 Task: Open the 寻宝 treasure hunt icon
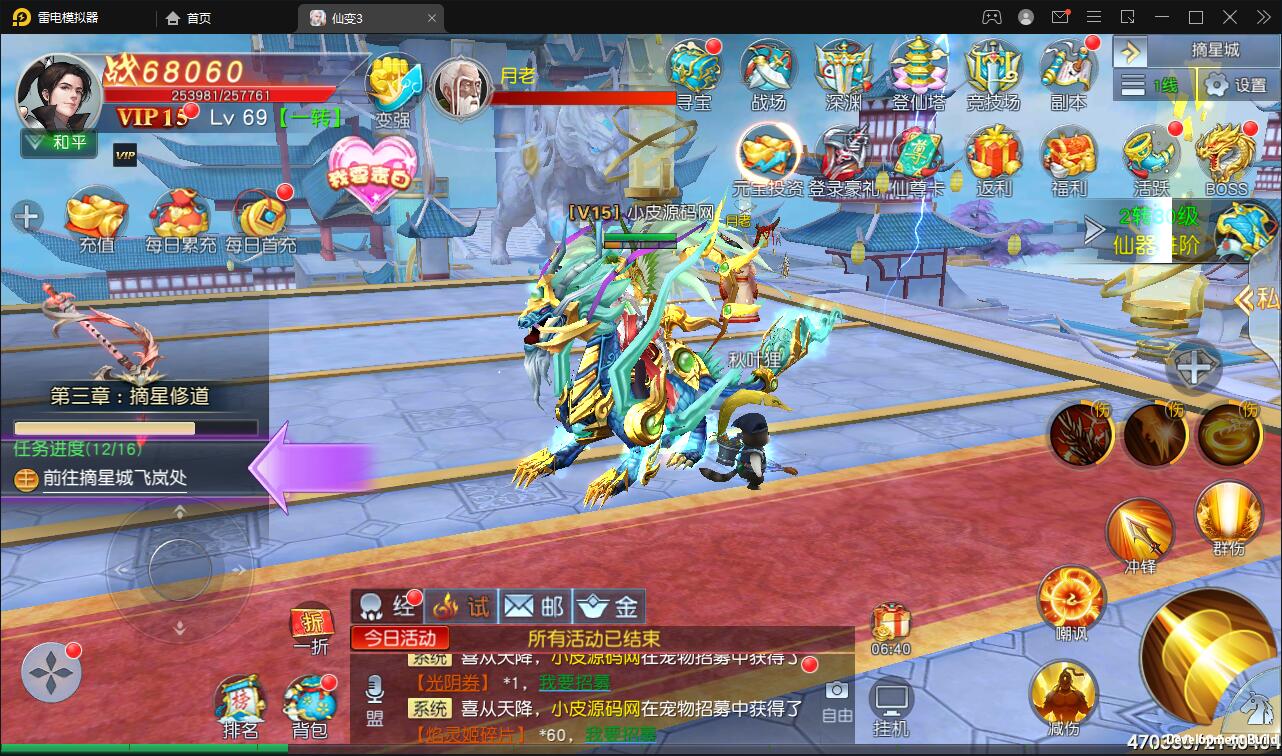point(694,70)
